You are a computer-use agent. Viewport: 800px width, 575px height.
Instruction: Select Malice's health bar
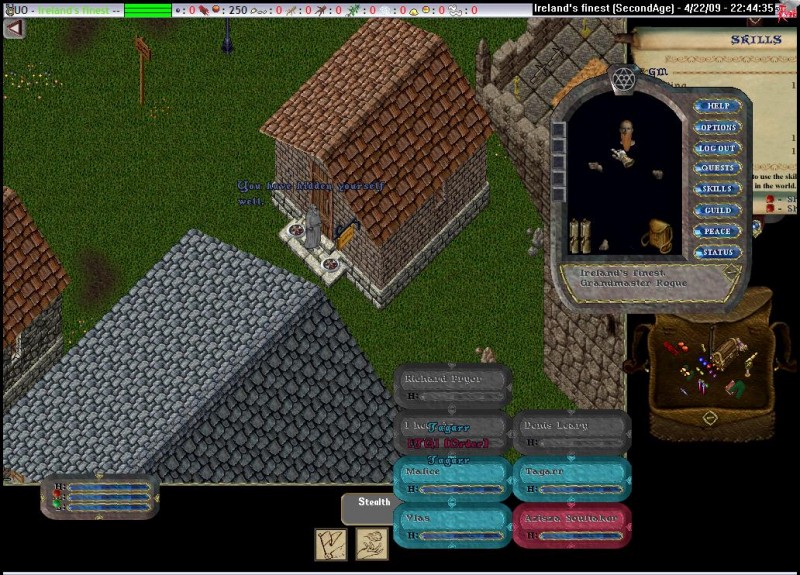click(x=453, y=476)
